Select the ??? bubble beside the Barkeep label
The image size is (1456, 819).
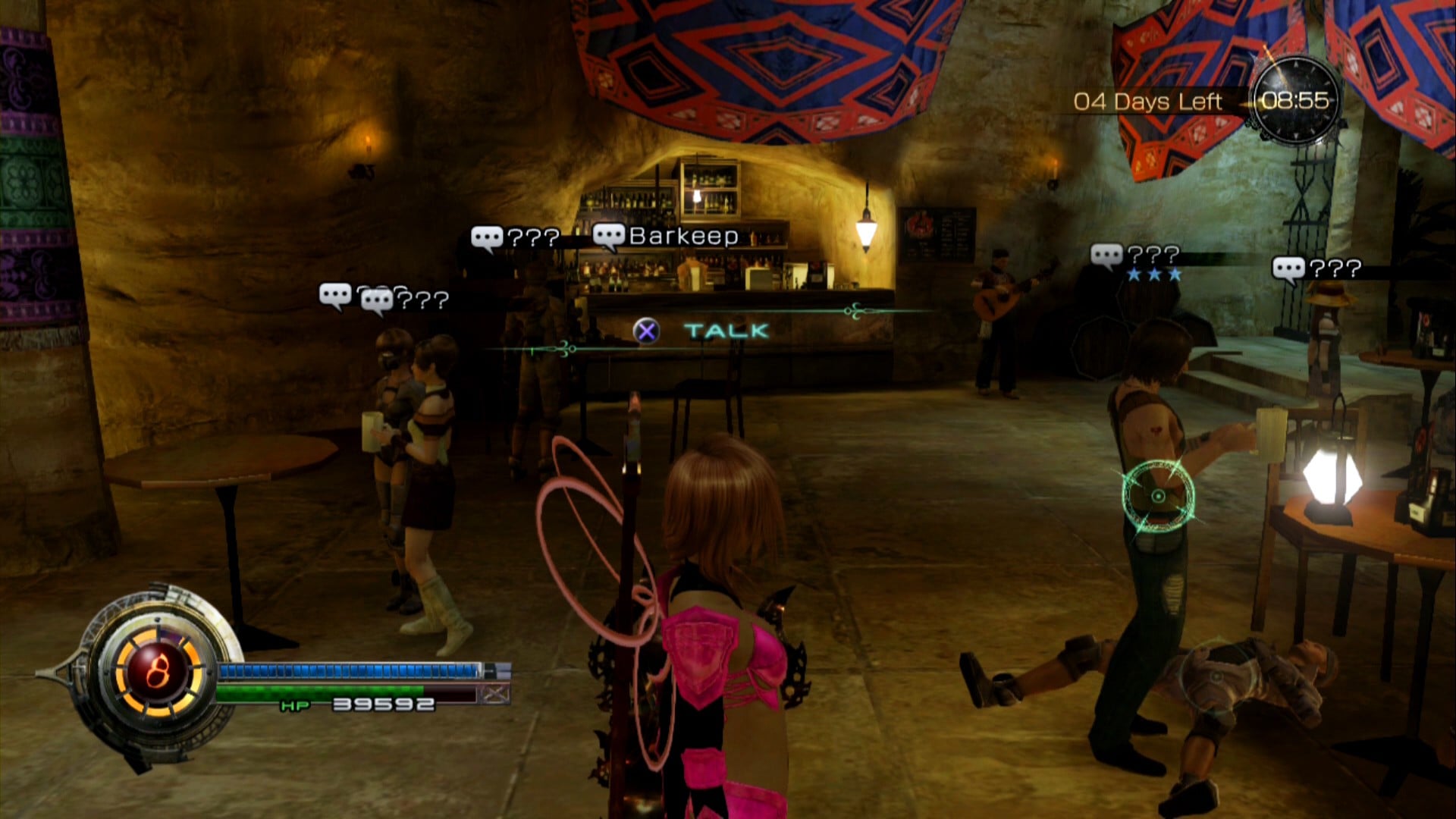coord(516,238)
